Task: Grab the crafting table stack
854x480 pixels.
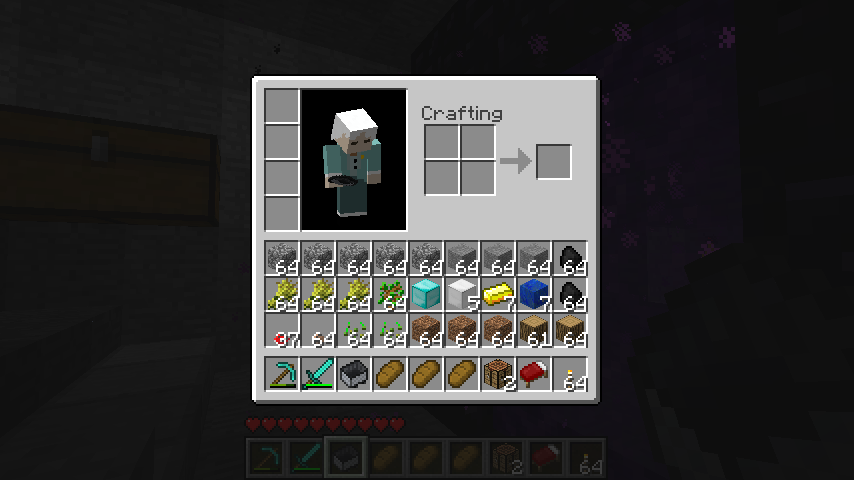Action: tap(498, 374)
